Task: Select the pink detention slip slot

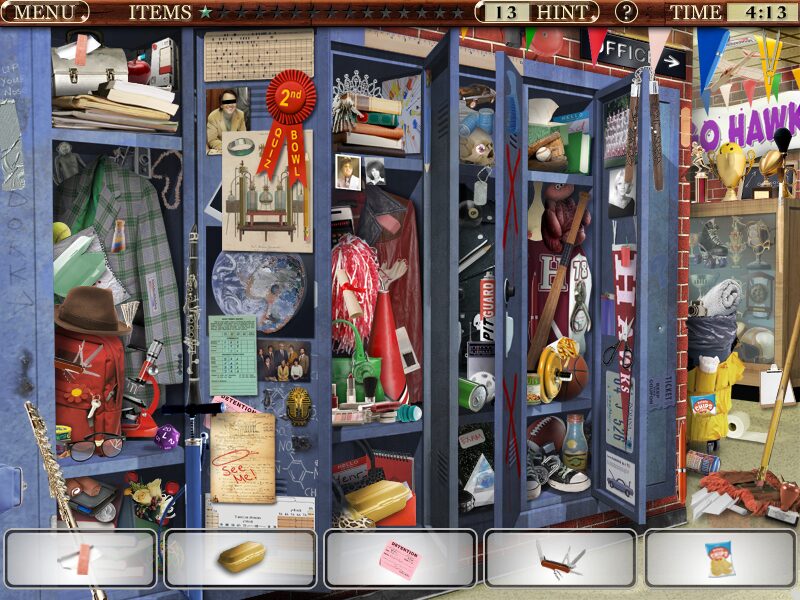Action: tap(400, 558)
